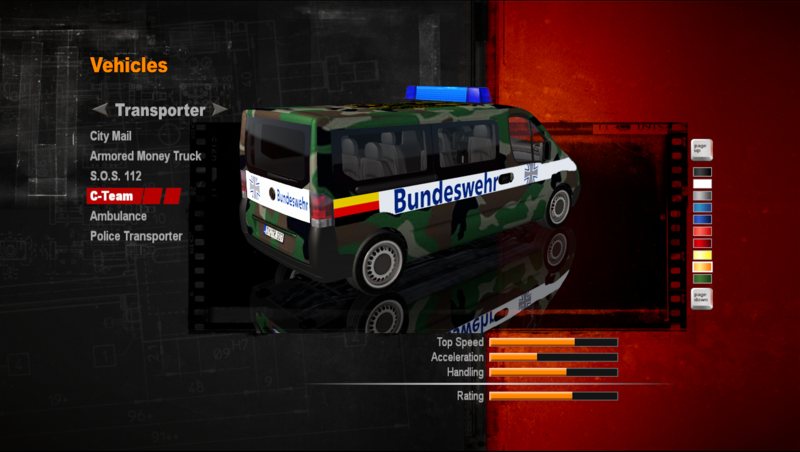Pick the orange color swatch
This screenshot has width=800, height=452.
coord(701,267)
